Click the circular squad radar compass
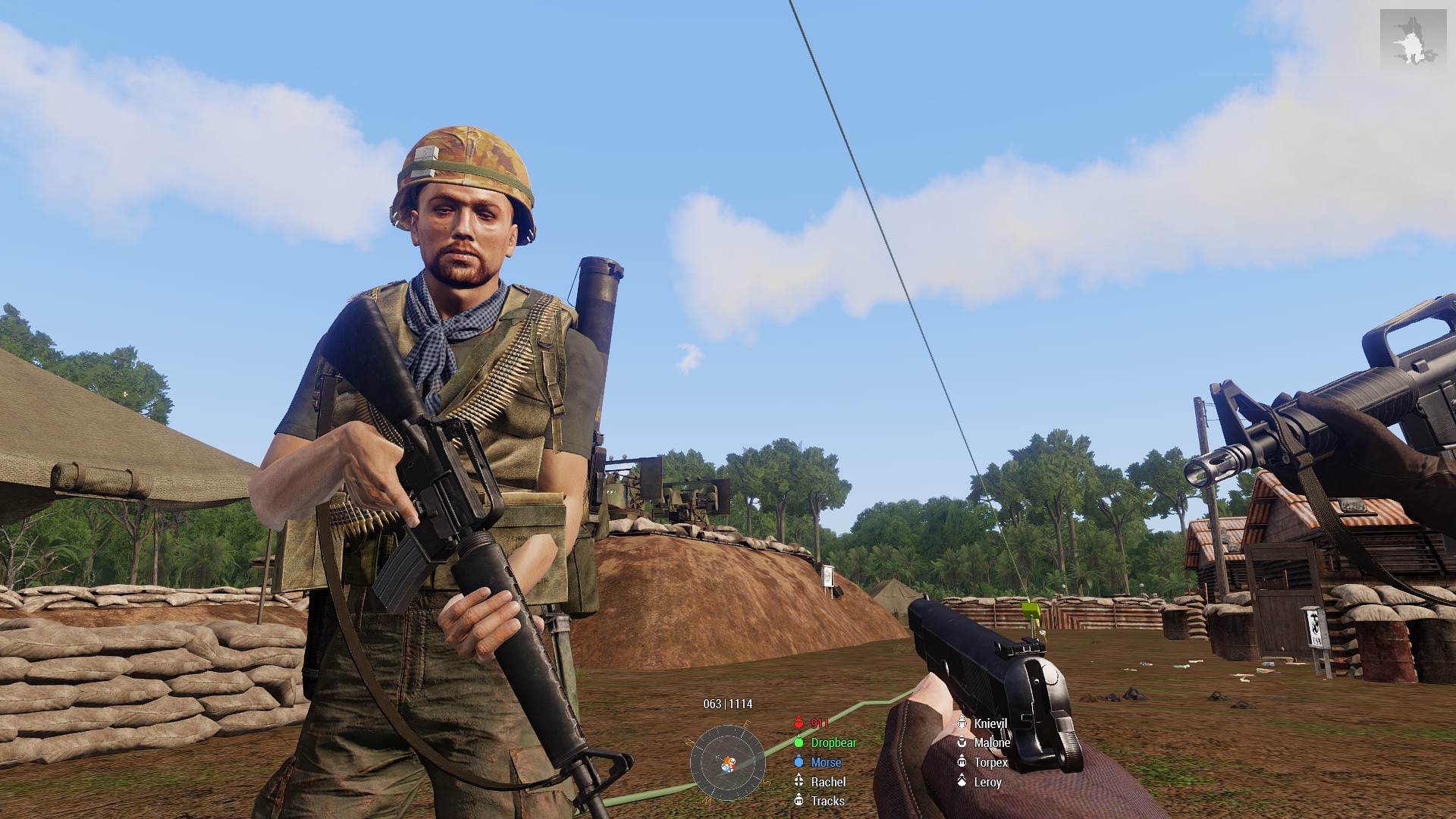The width and height of the screenshot is (1456, 819). point(727,762)
